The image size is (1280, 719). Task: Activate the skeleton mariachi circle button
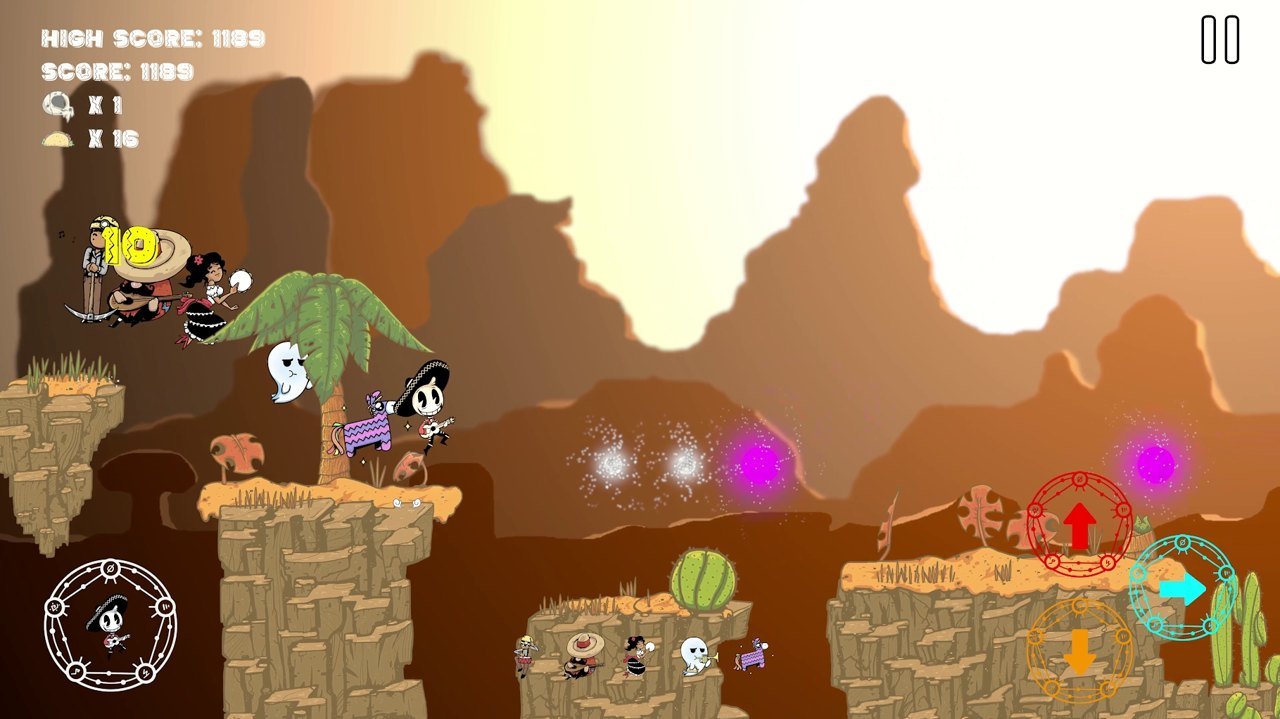[x=110, y=625]
